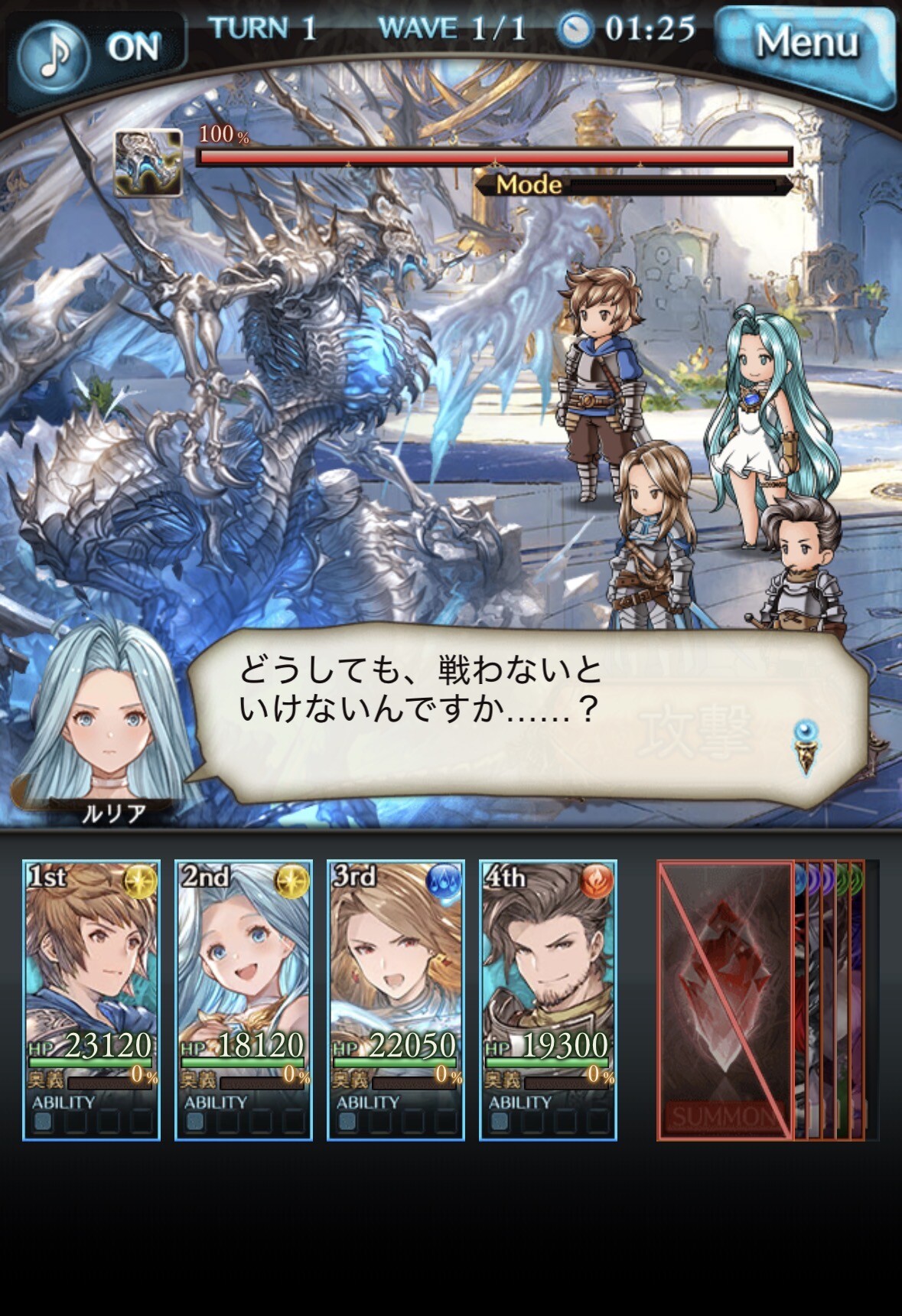This screenshot has height=1316, width=902.
Task: Select the 2nd party member Lyria card
Action: [x=243, y=999]
